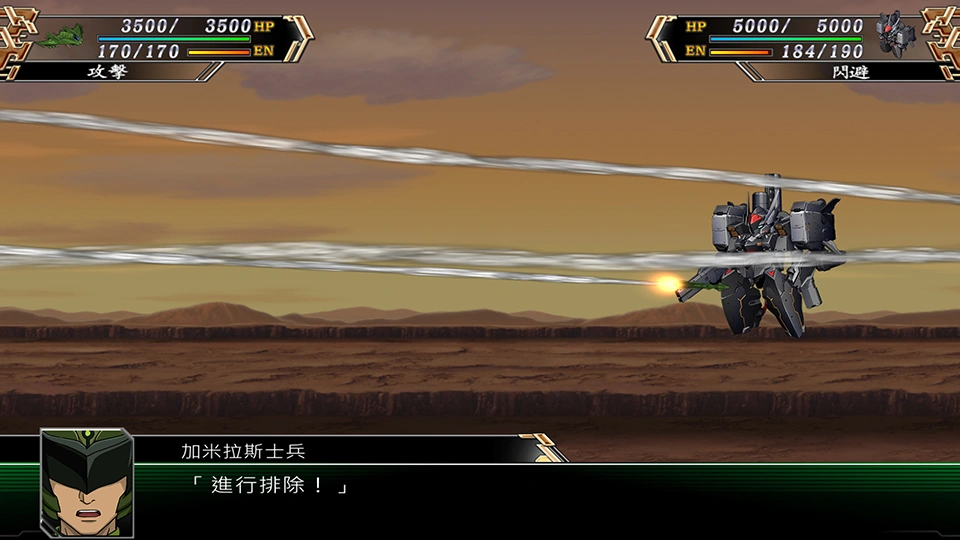Advance the 「進行排除！」 dialogue line
The image size is (960, 540).
[x=270, y=487]
